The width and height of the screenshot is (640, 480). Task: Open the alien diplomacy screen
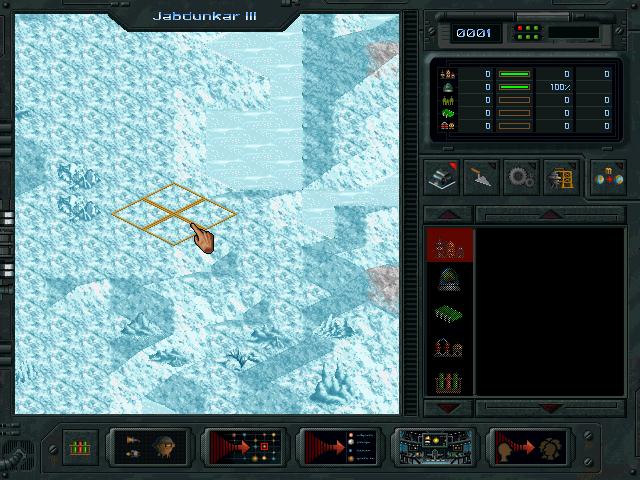coord(529,446)
